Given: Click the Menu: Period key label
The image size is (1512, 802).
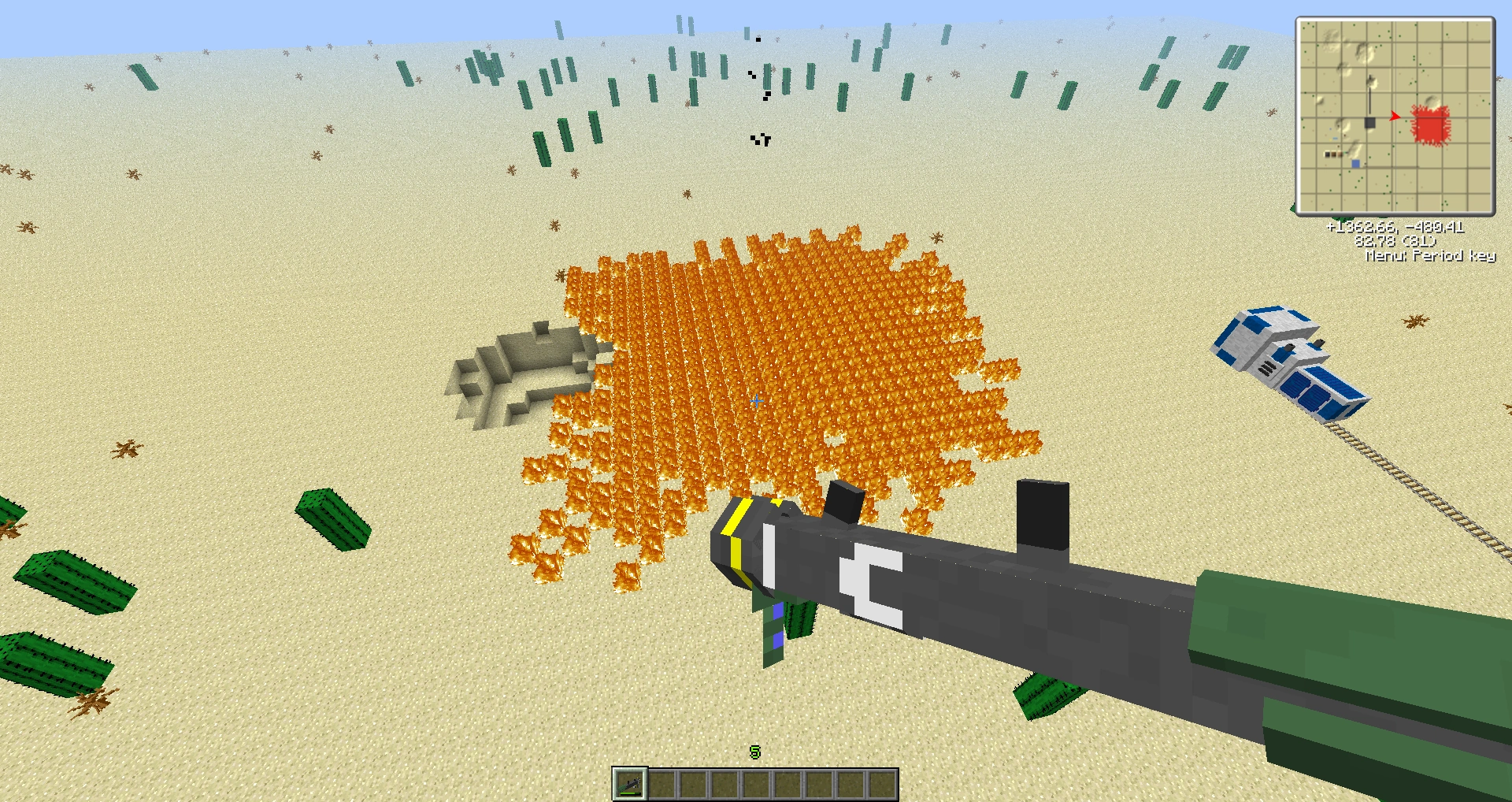Looking at the screenshot, I should coord(1429,254).
